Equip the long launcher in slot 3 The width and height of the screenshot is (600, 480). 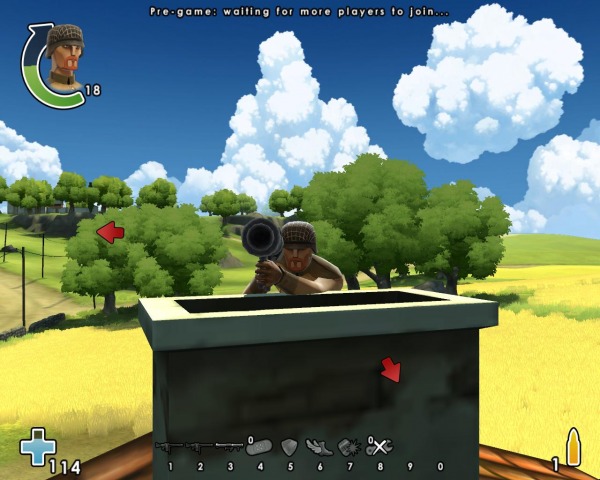pyautogui.click(x=229, y=447)
